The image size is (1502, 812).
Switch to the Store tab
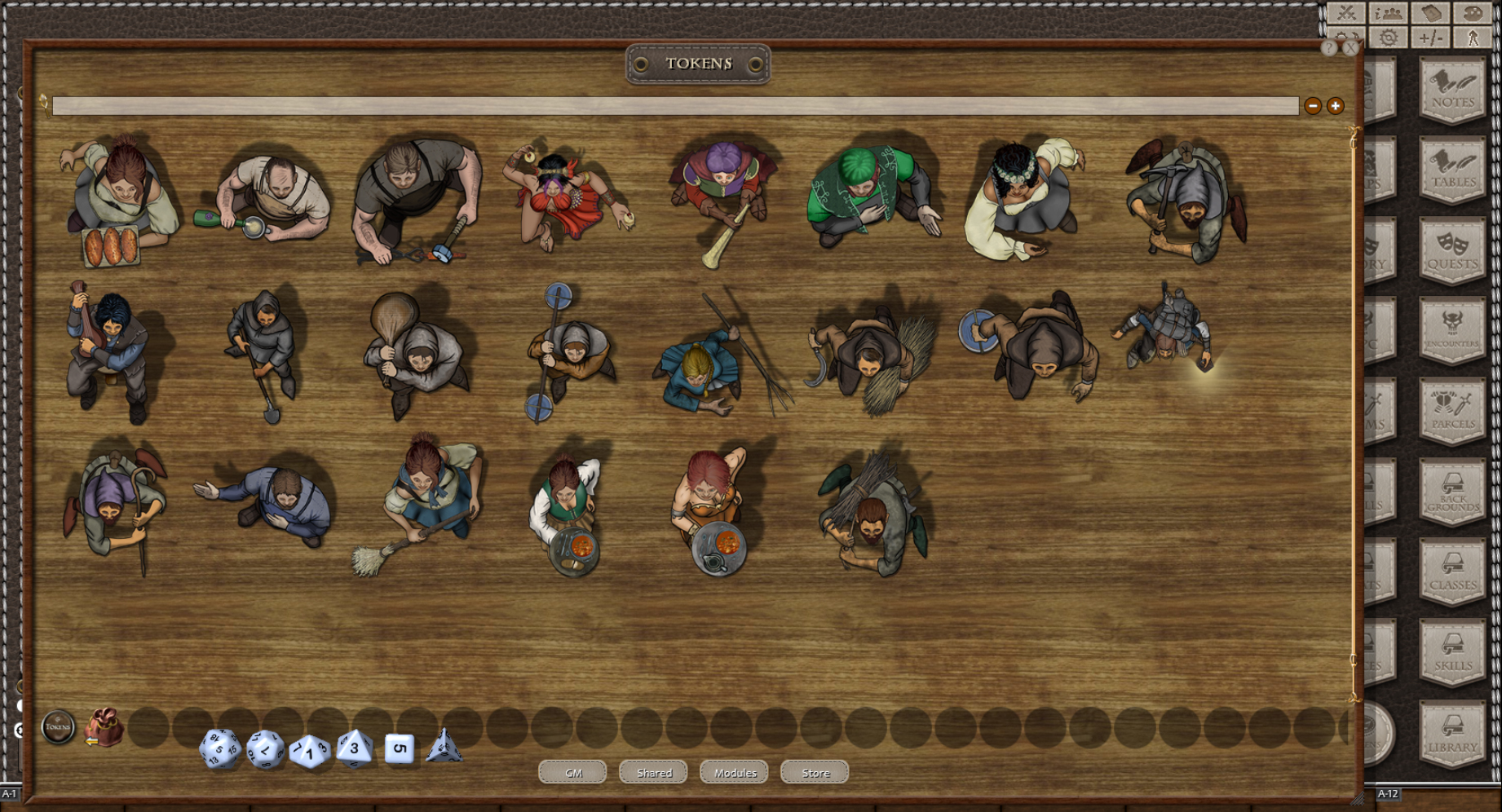pos(814,772)
